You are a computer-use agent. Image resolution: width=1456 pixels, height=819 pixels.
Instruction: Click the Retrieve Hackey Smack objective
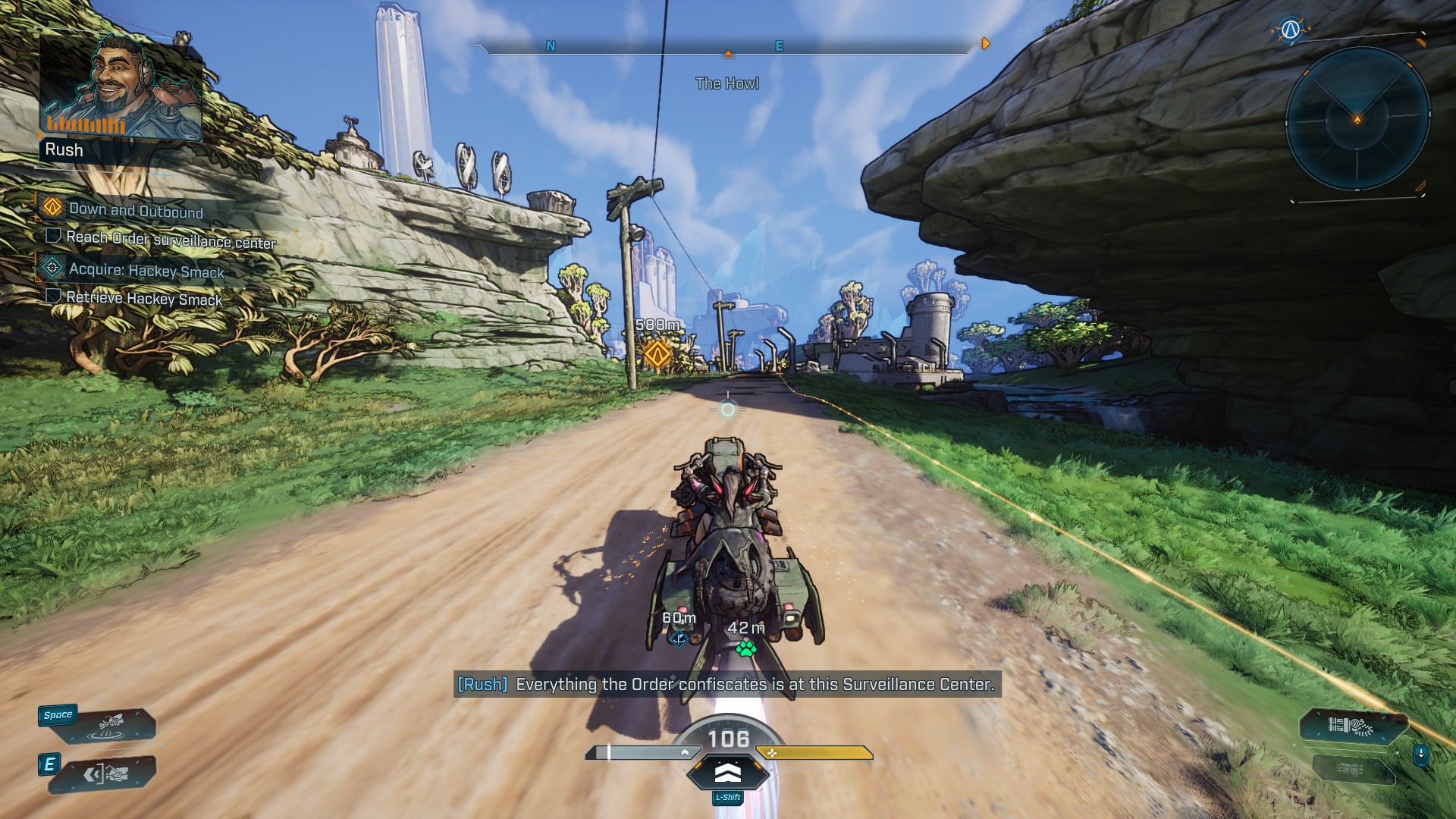click(144, 298)
